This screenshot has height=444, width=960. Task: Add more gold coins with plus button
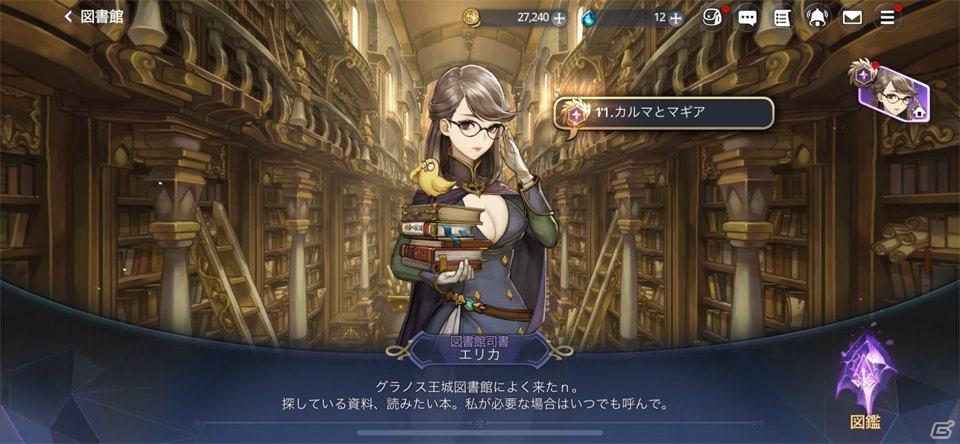tap(559, 17)
